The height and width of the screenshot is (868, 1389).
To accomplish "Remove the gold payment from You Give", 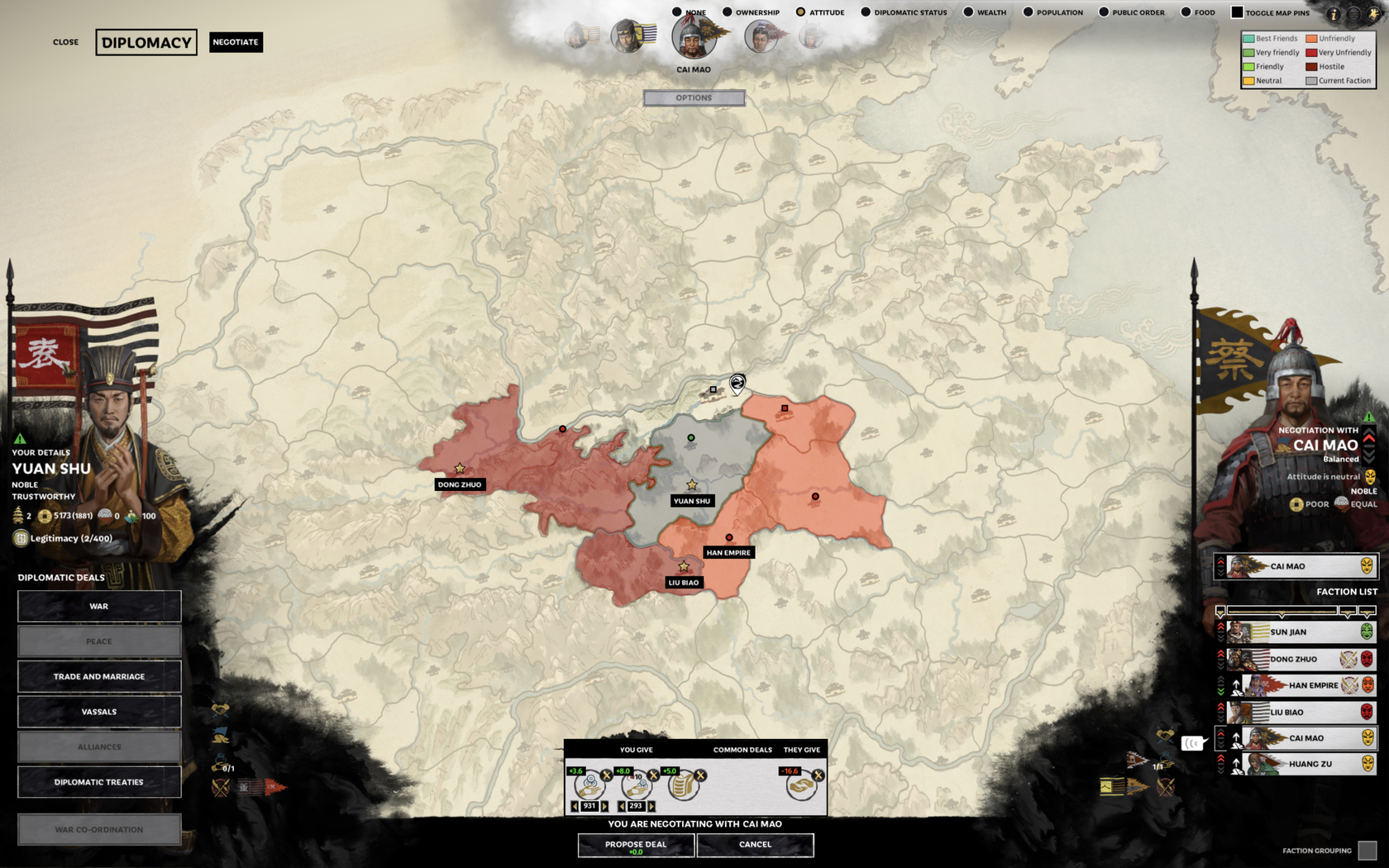I will click(606, 775).
